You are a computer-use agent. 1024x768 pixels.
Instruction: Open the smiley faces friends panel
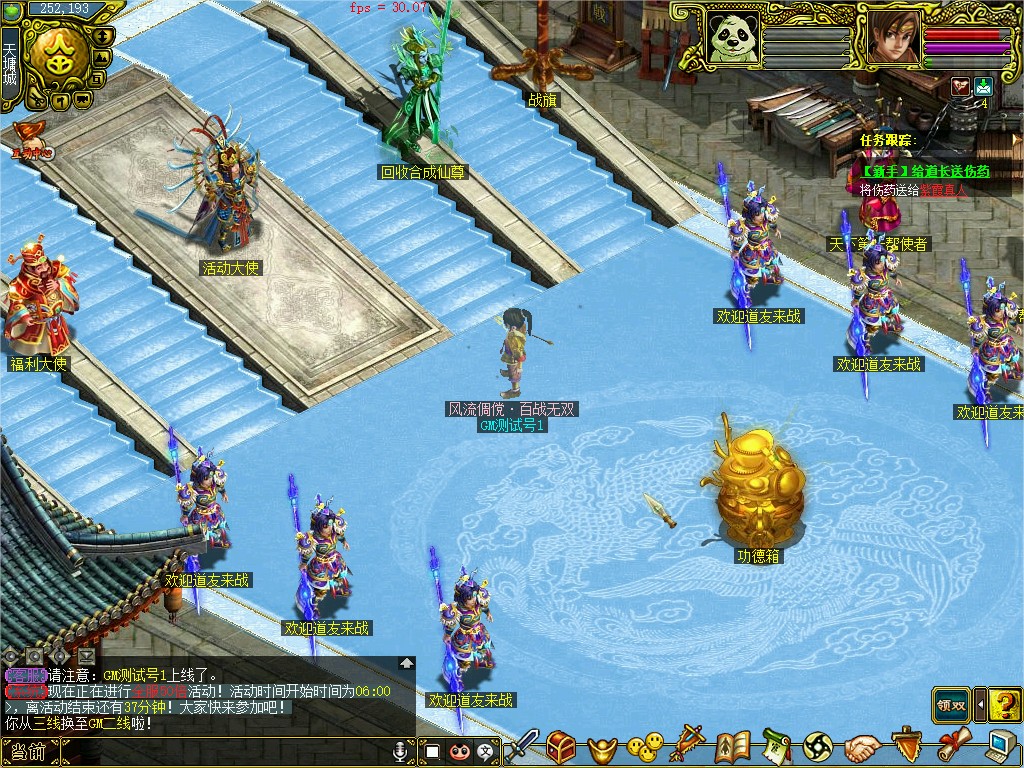pos(645,746)
